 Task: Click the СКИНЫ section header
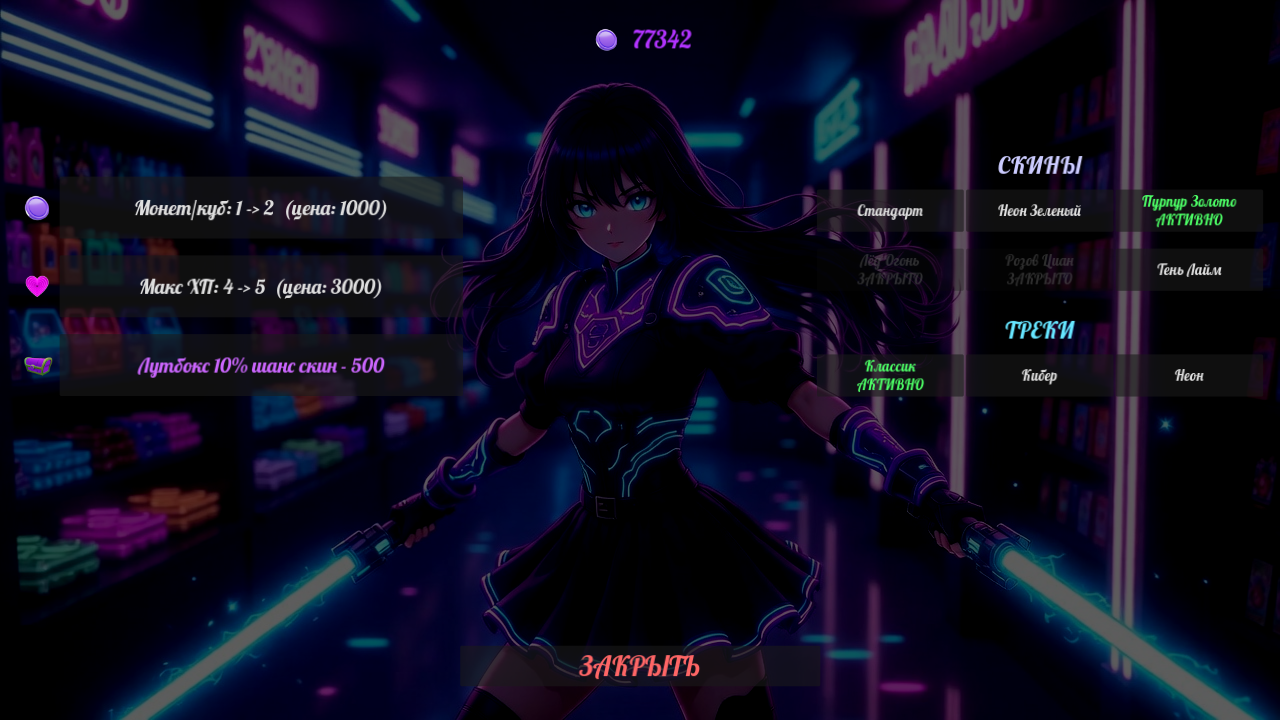[x=1040, y=165]
